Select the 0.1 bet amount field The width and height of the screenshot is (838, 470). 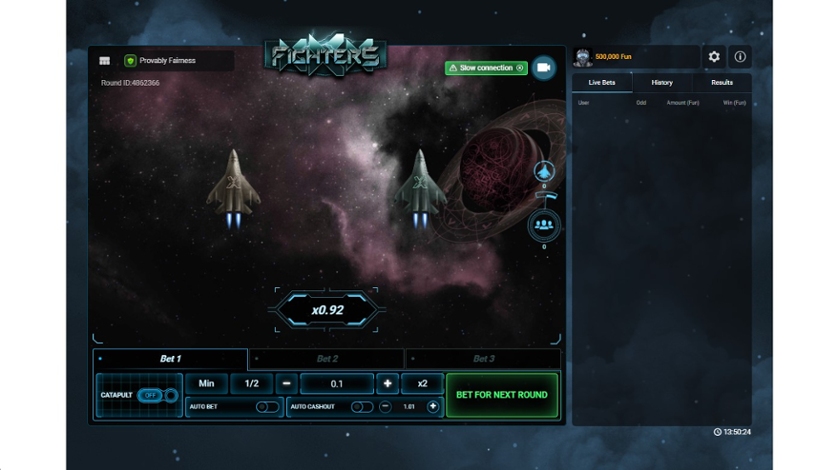(336, 384)
